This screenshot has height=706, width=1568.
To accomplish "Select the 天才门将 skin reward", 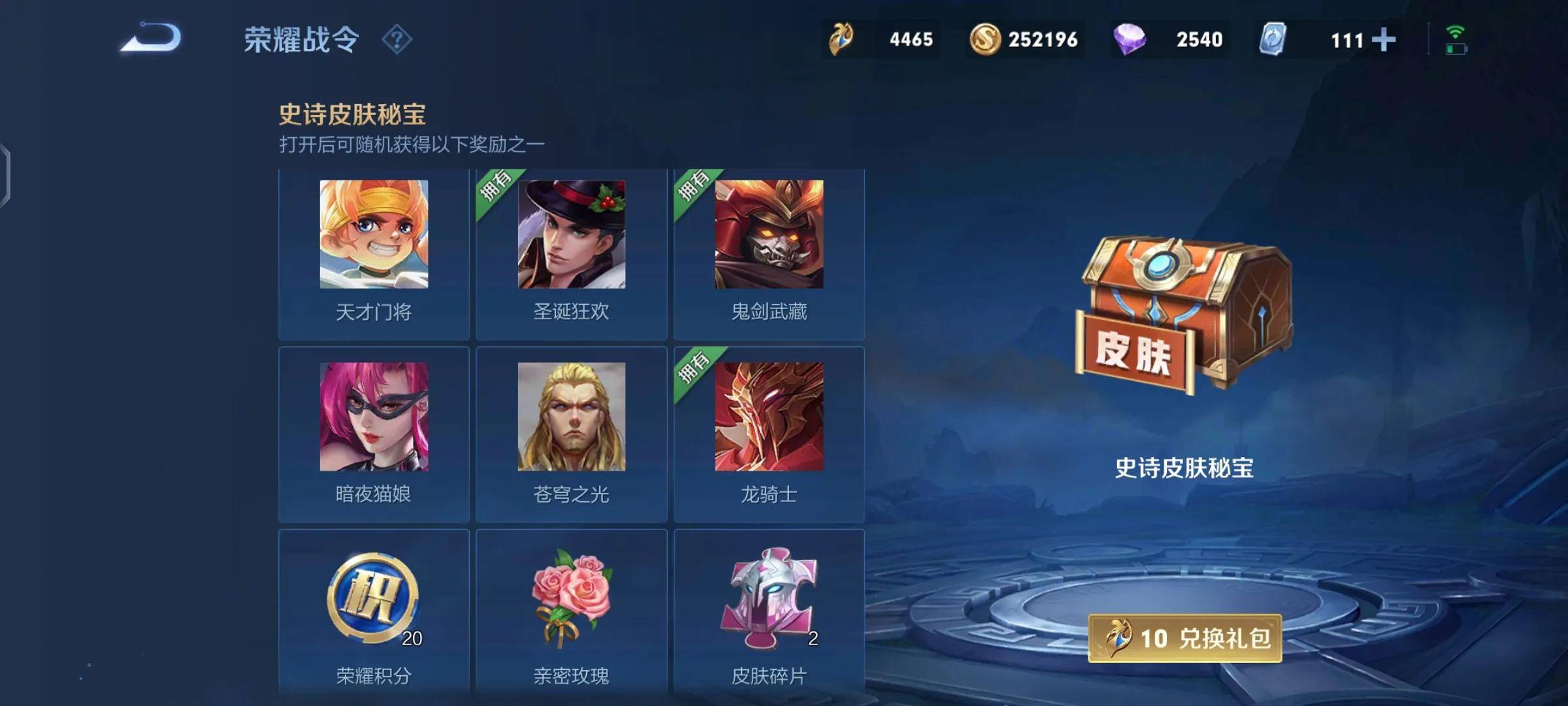I will 374,253.
